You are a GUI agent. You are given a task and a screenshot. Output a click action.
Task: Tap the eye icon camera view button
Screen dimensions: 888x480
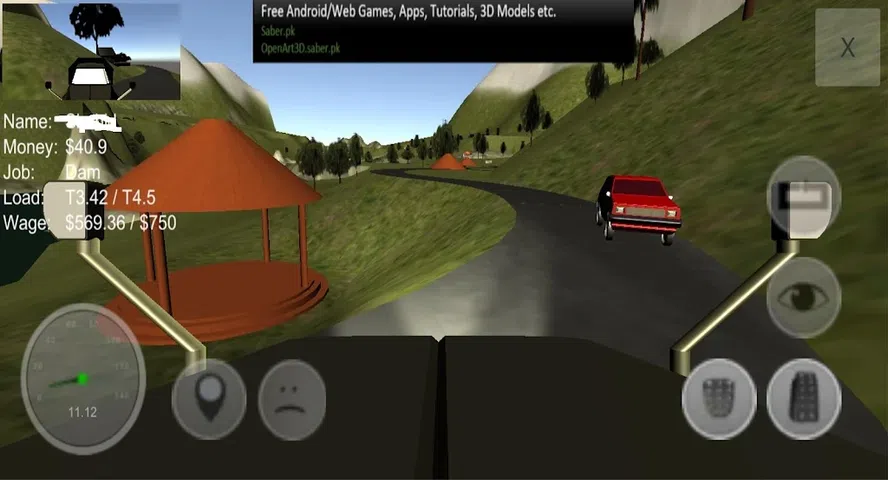[x=803, y=297]
